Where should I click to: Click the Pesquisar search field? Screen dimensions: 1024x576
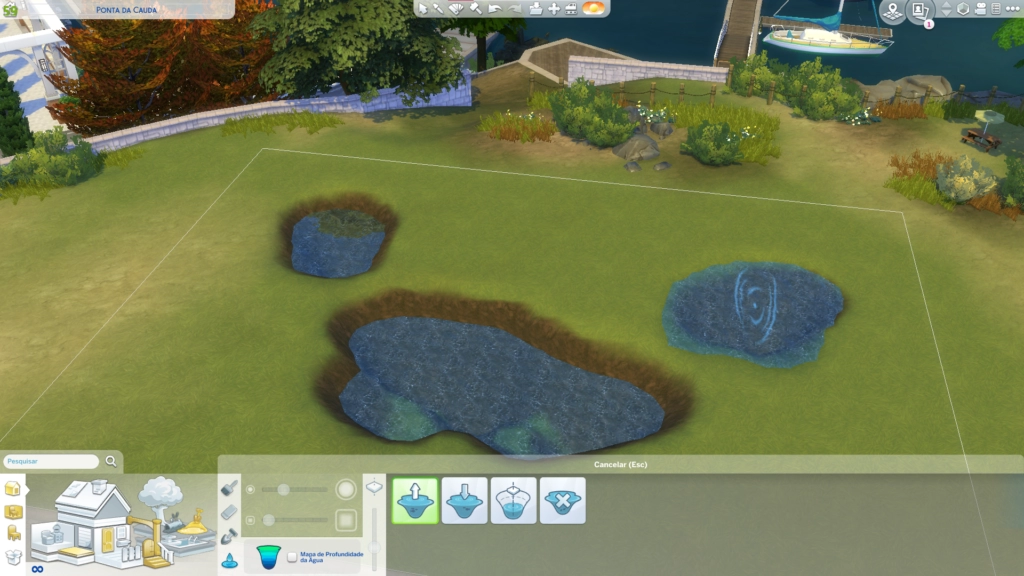pyautogui.click(x=50, y=461)
